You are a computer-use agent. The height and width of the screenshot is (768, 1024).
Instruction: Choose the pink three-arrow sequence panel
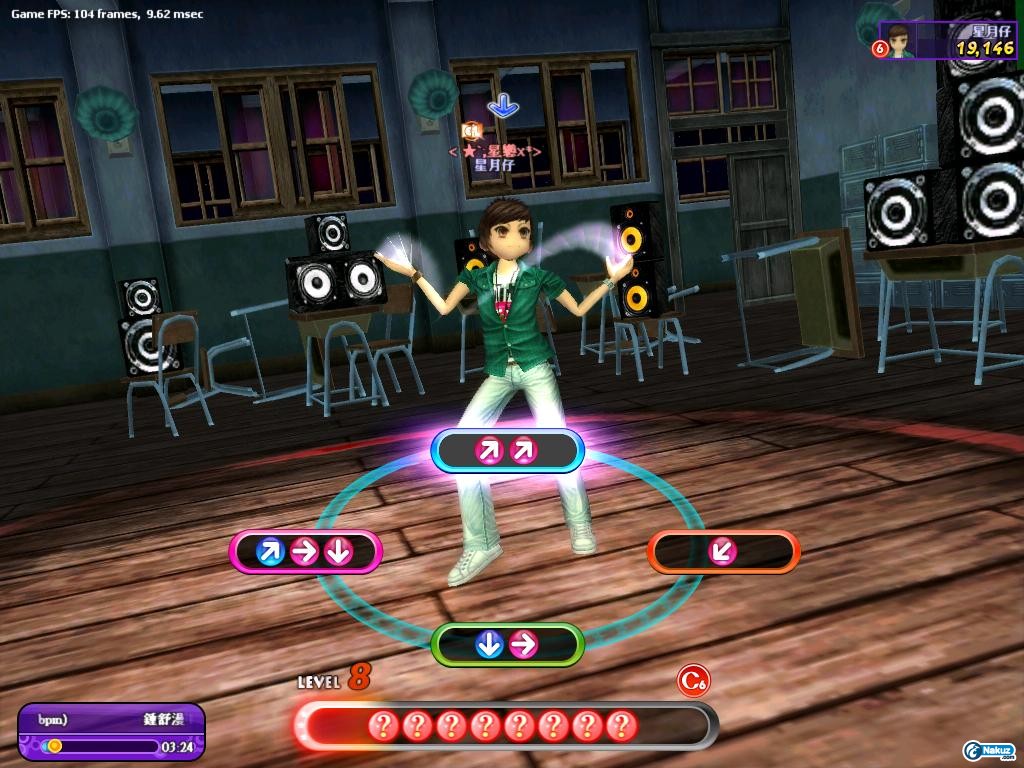[305, 551]
